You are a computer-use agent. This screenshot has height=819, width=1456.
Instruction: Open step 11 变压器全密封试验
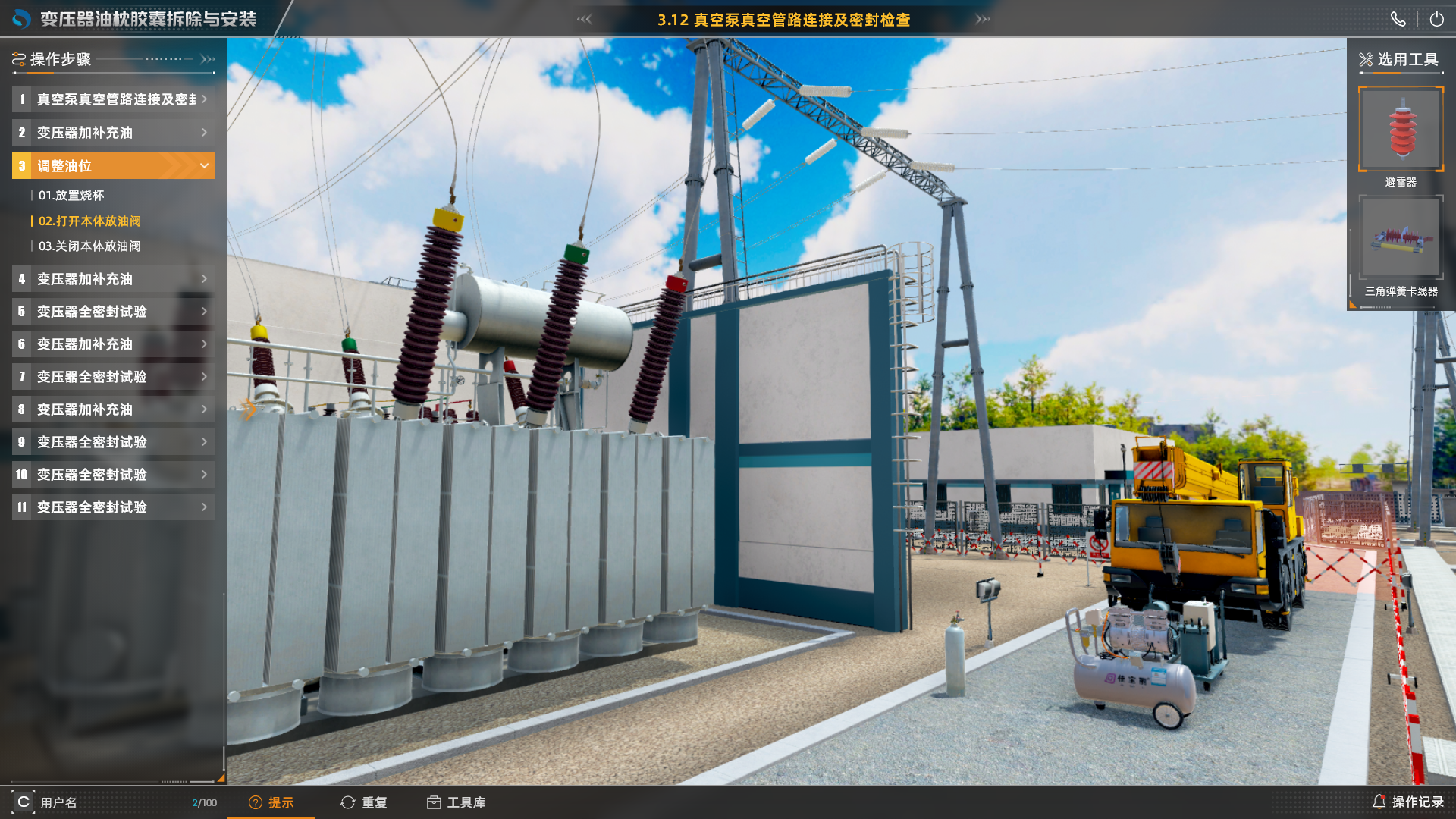(114, 507)
